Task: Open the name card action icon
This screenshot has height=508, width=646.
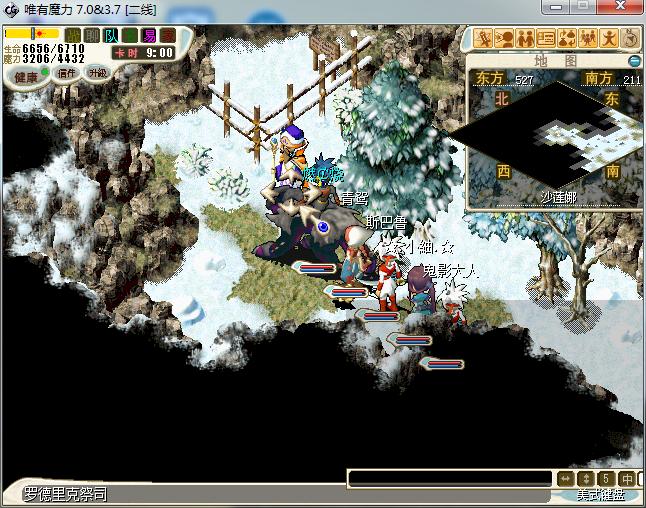Action: pos(547,39)
